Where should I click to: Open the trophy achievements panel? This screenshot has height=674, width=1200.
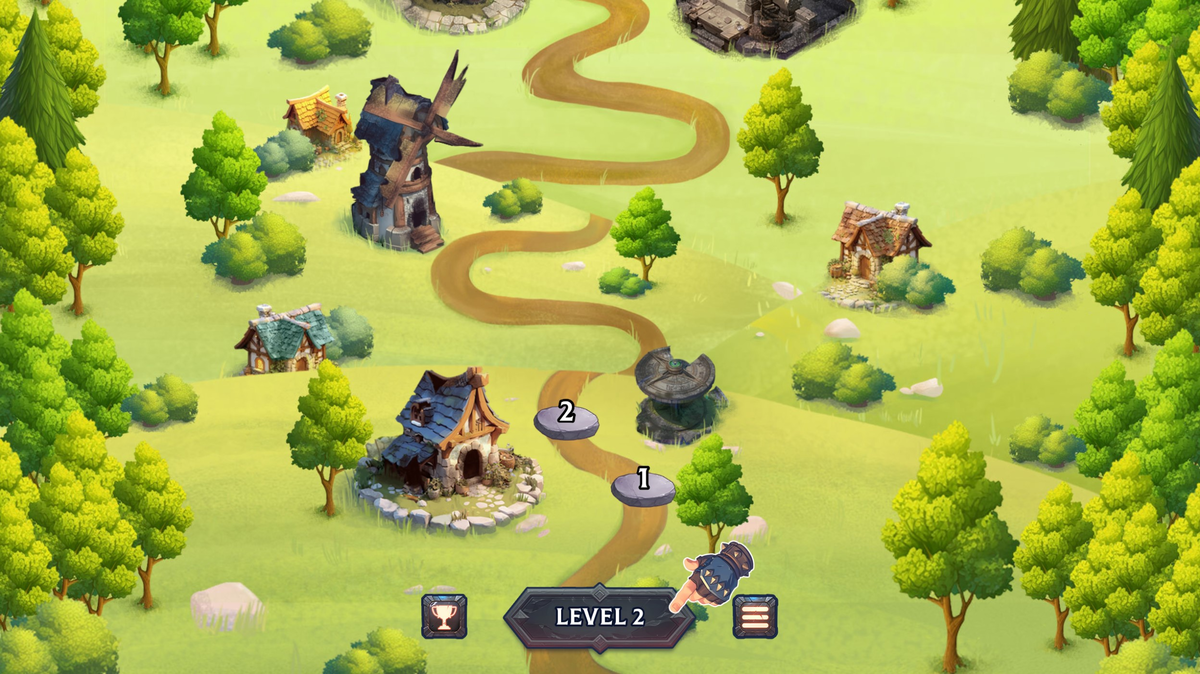(x=444, y=616)
